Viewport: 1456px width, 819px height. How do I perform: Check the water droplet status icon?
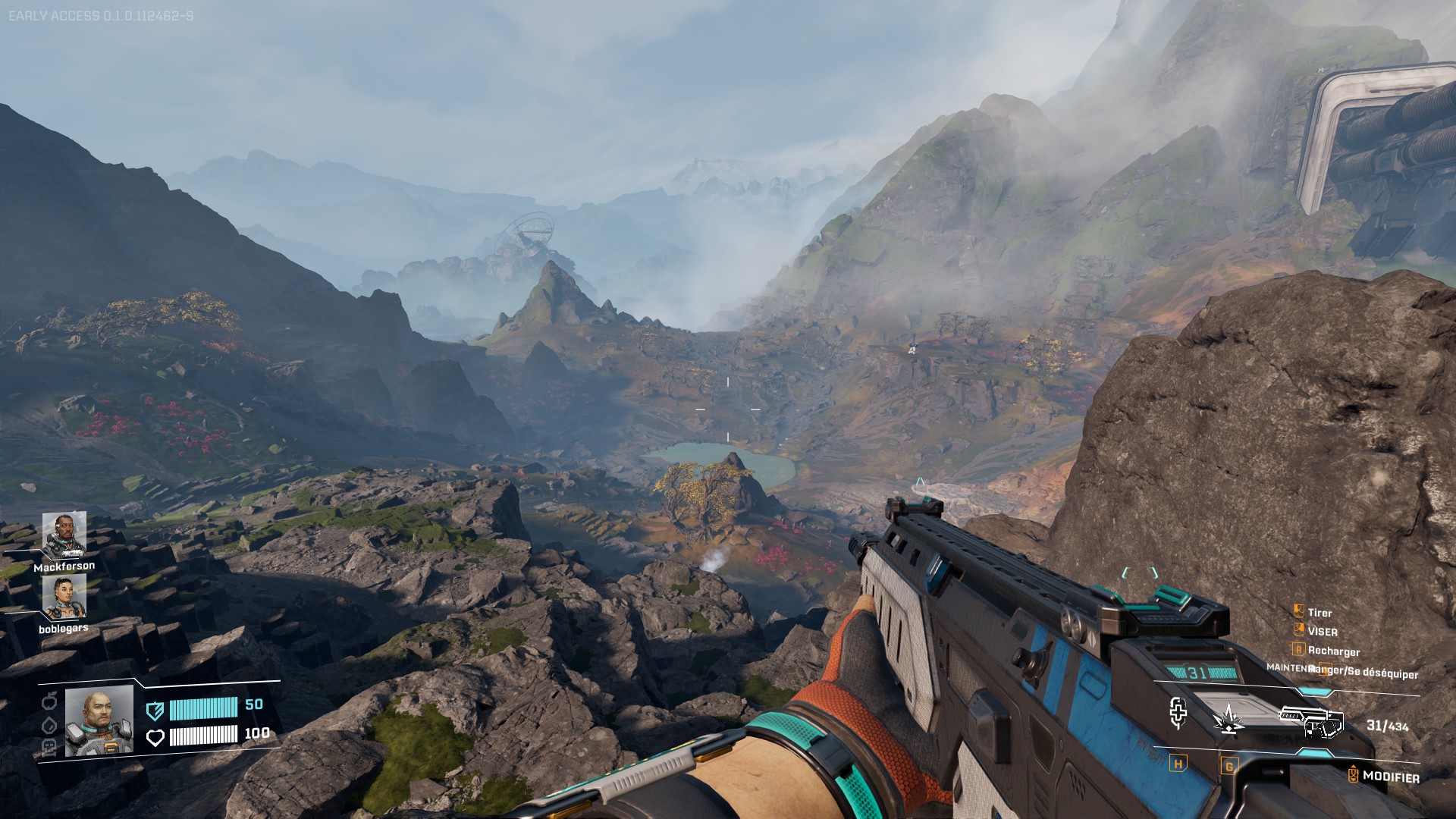point(50,724)
